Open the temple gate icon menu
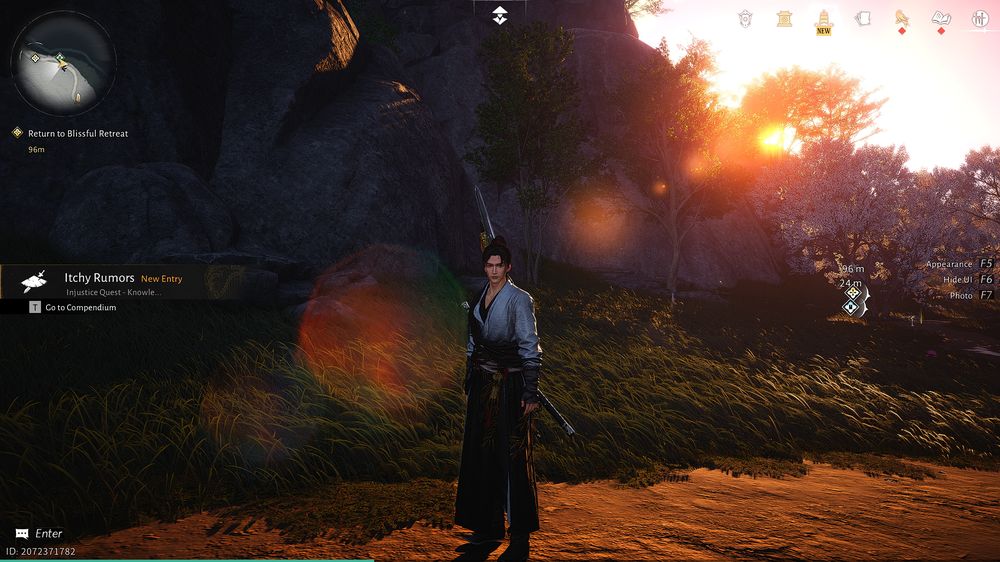1000x562 pixels. pos(785,18)
